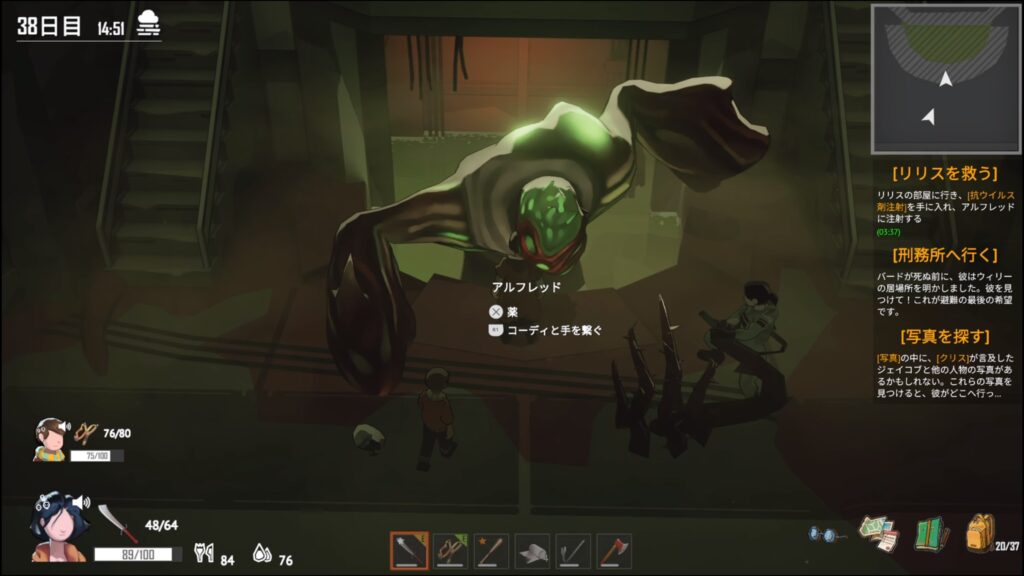Open the 刑務所へ行く quest entry
Viewport: 1024px width, 576px height.
click(945, 255)
